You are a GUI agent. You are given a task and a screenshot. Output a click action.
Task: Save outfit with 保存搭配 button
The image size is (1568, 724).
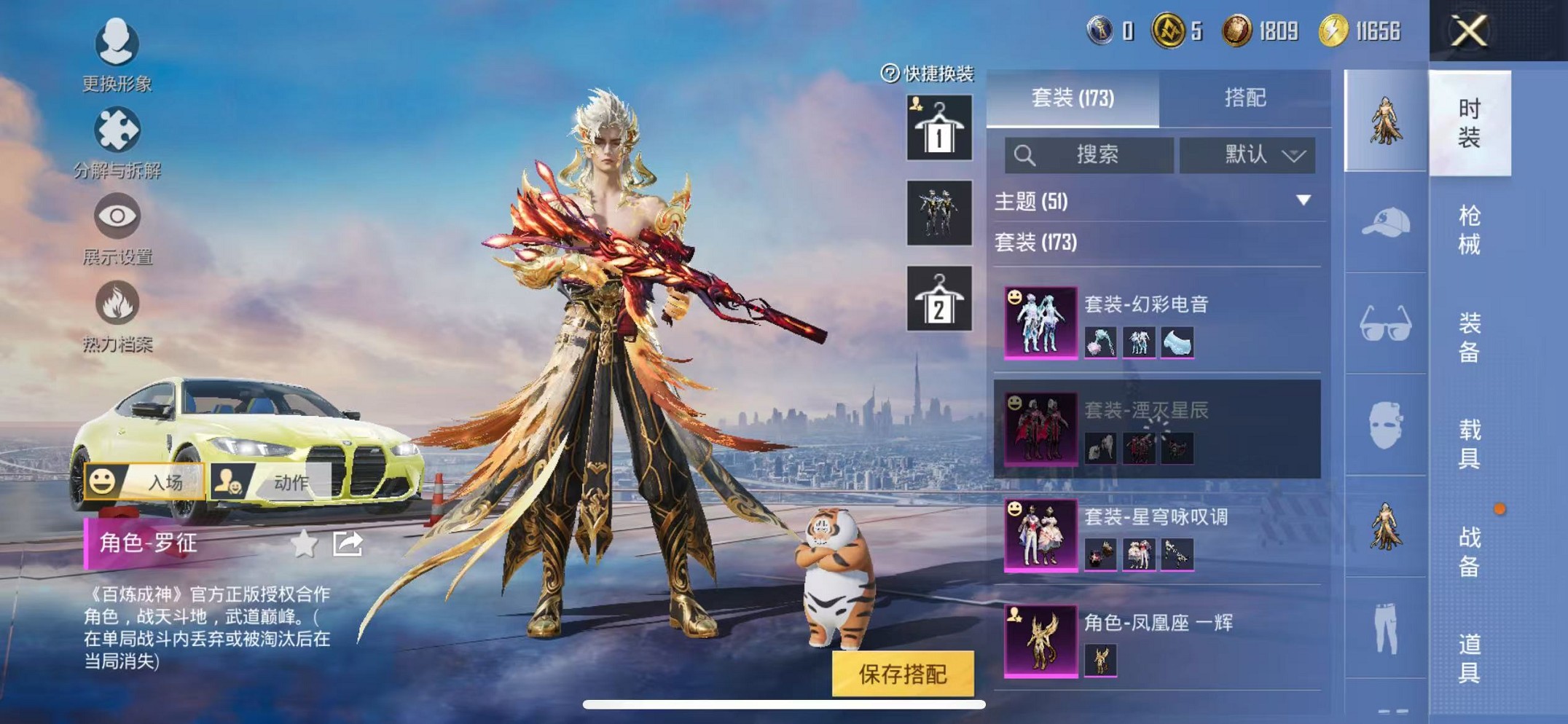(903, 674)
